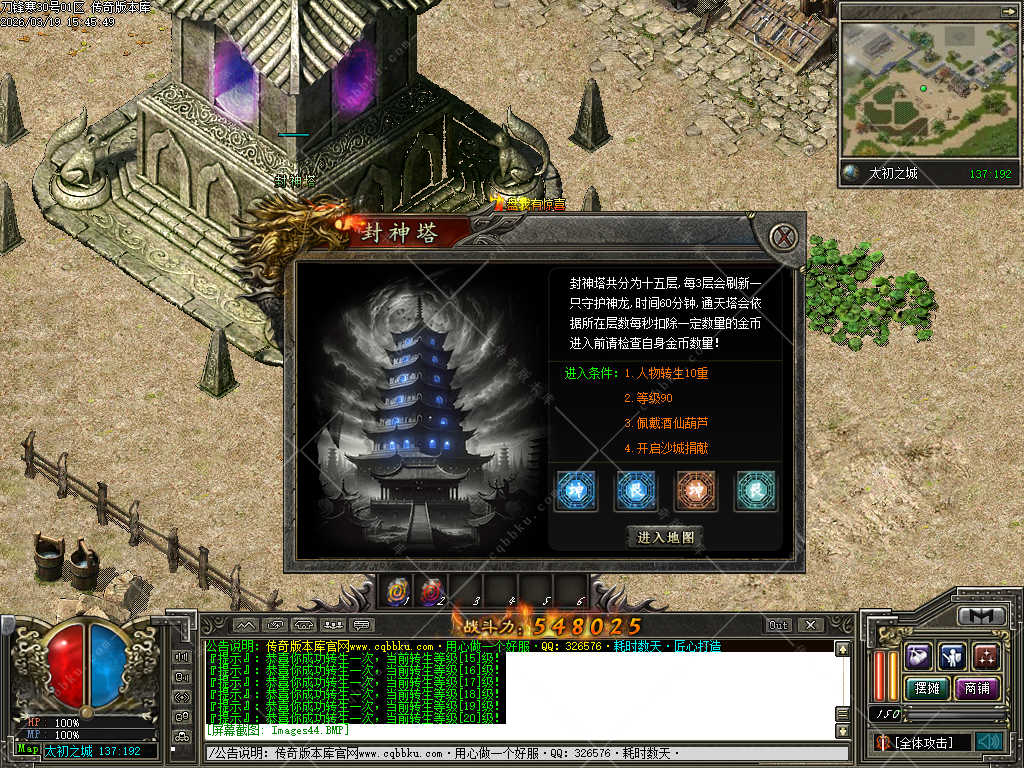Use the item in hotbar slot 1
The image size is (1024, 768).
(x=397, y=591)
